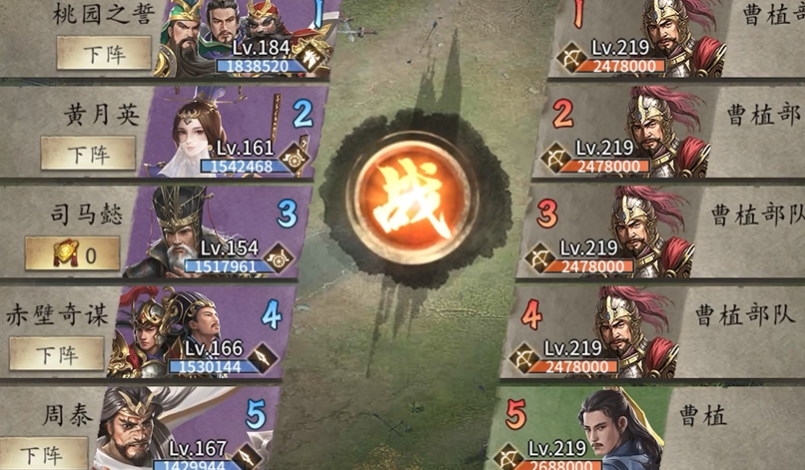Remove 桃园之誓 using its 下阵 button

click(103, 53)
